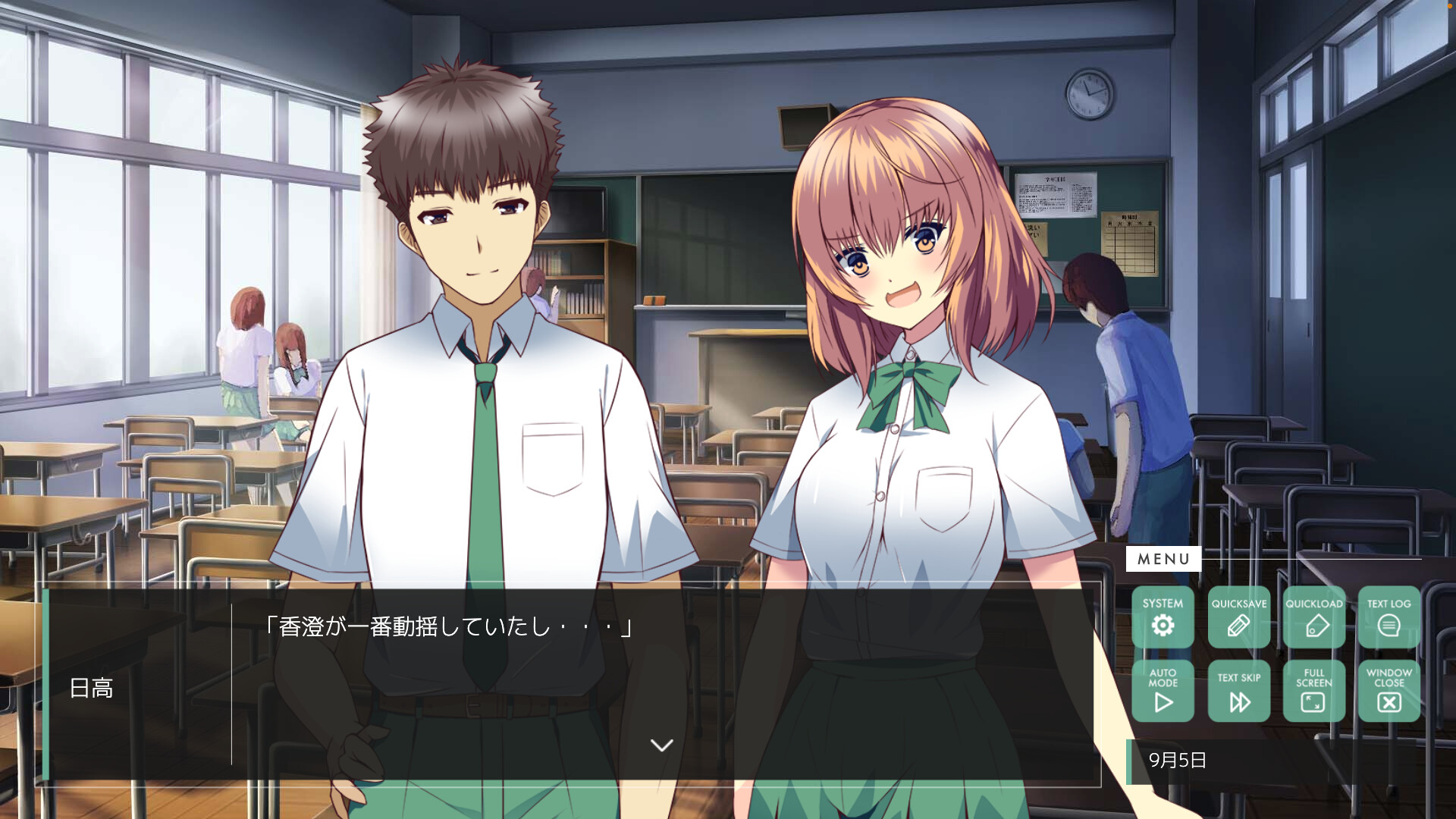1456x819 pixels.
Task: Open the System settings gear icon
Action: [1163, 625]
